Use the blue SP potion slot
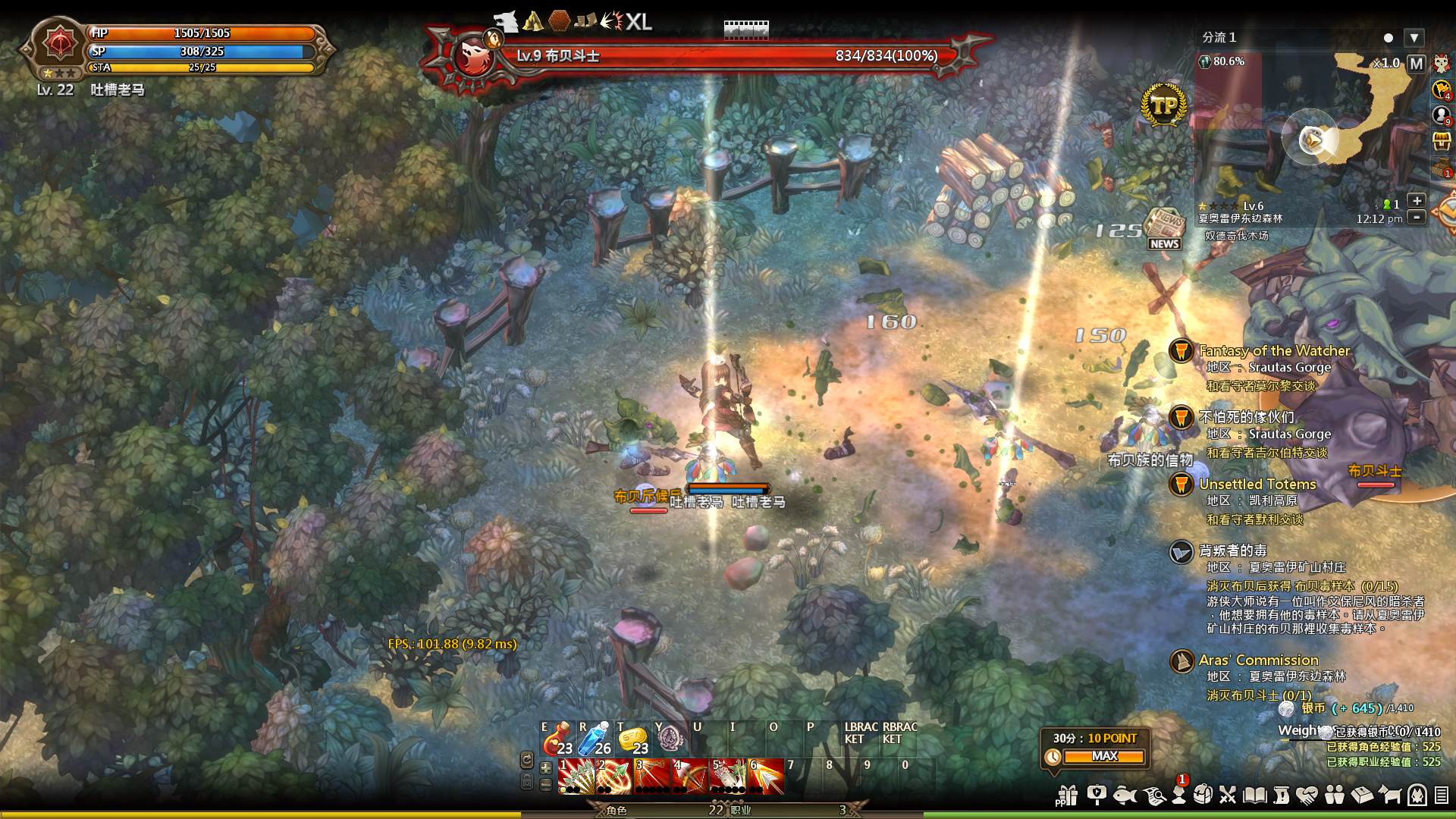The width and height of the screenshot is (1456, 819). (595, 738)
